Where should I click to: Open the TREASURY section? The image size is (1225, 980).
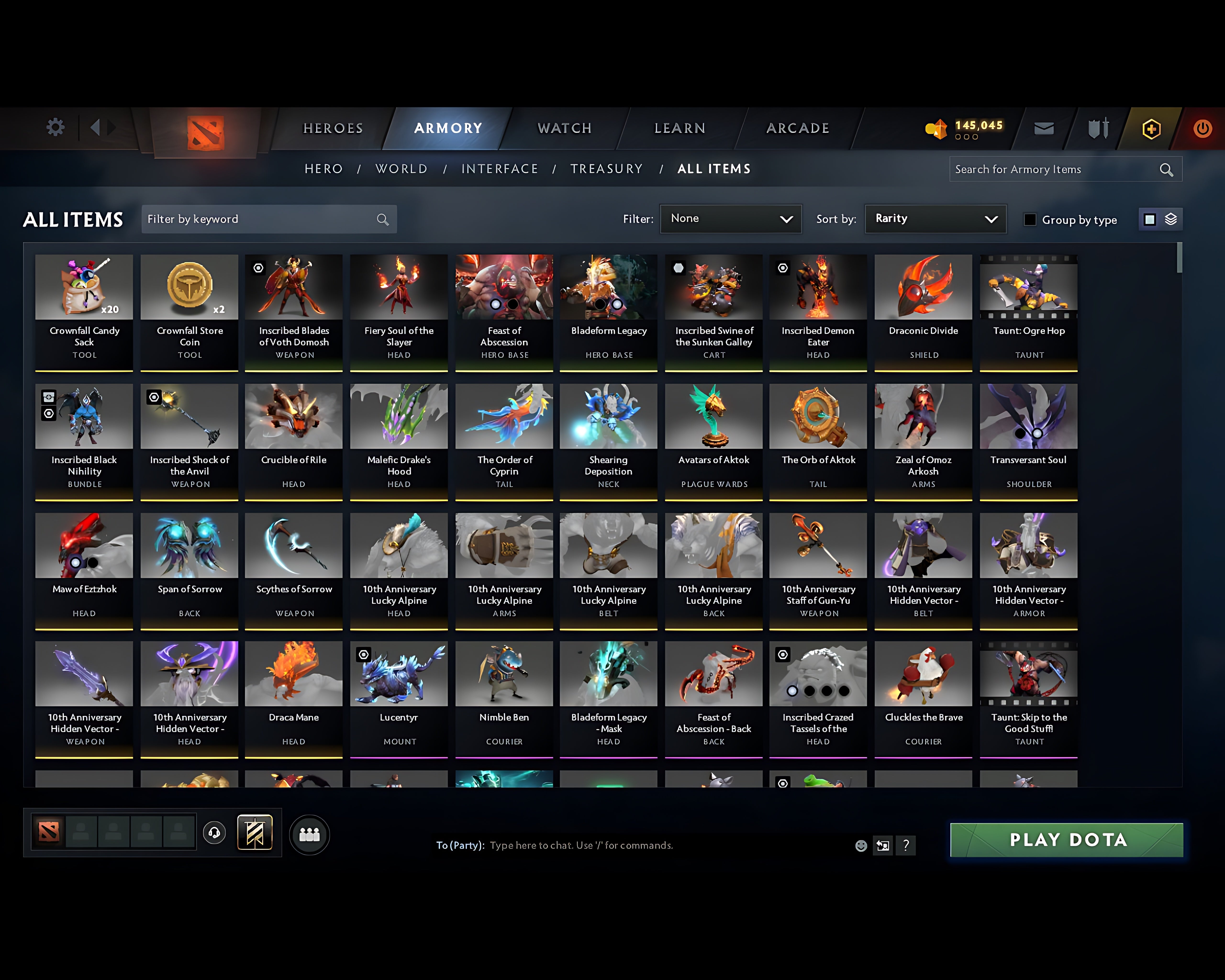607,169
